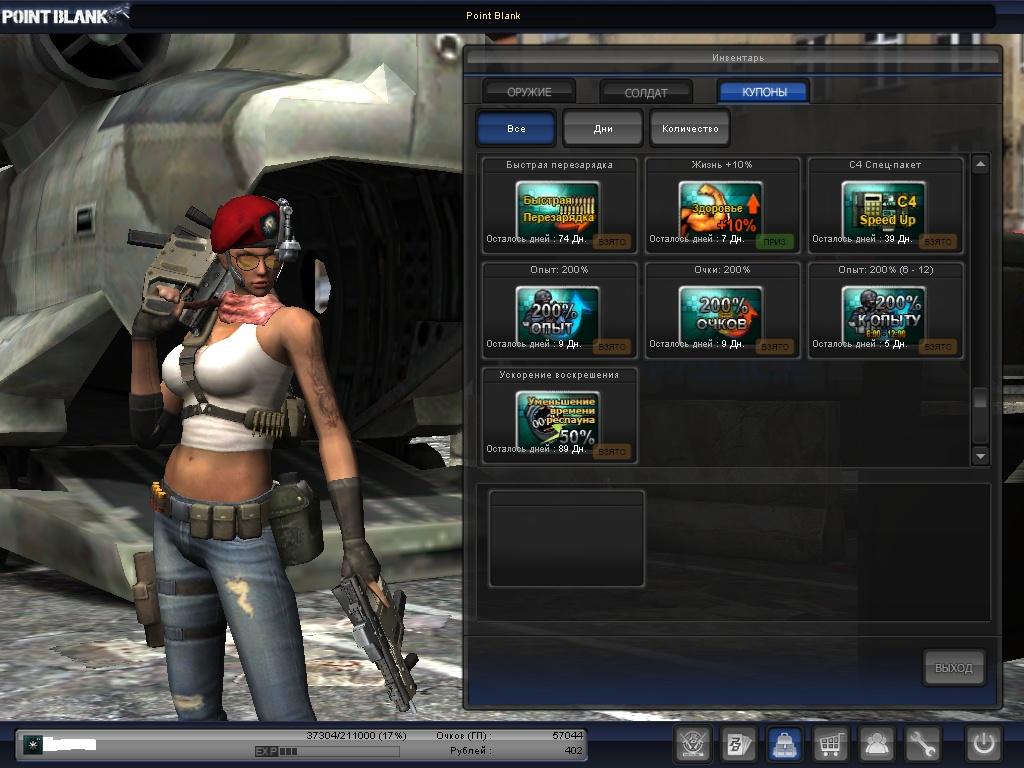The height and width of the screenshot is (768, 1024).
Task: Switch to the ОРУЖИЕ weapons tab
Action: pyautogui.click(x=529, y=92)
